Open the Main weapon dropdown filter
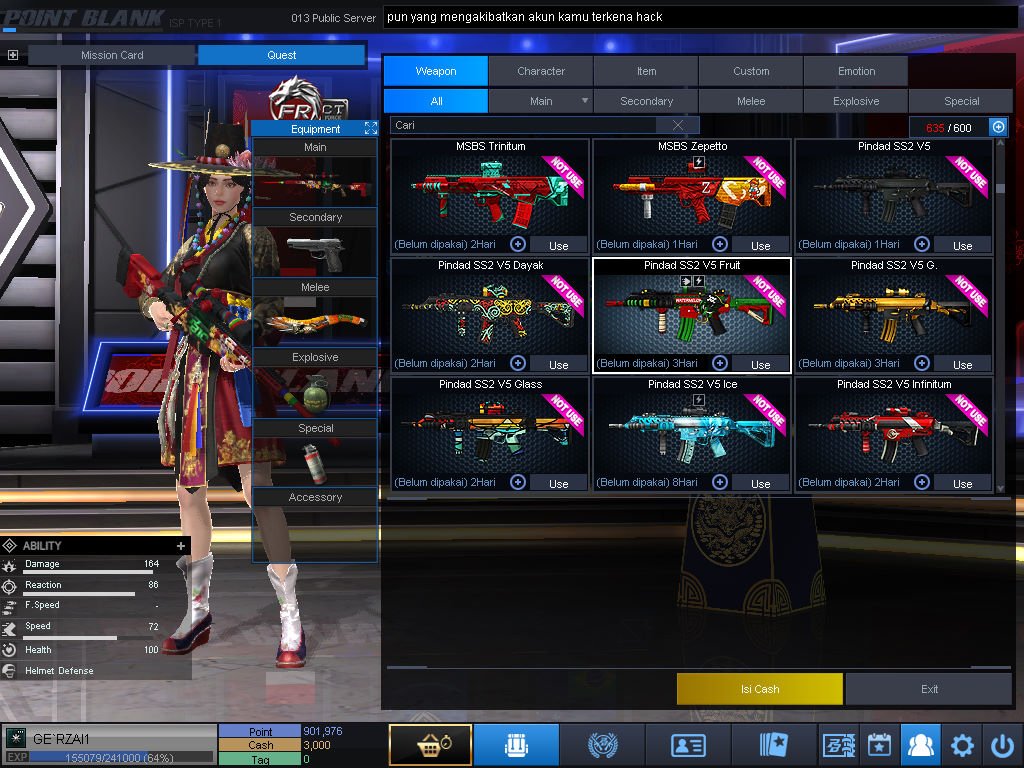 (x=585, y=101)
